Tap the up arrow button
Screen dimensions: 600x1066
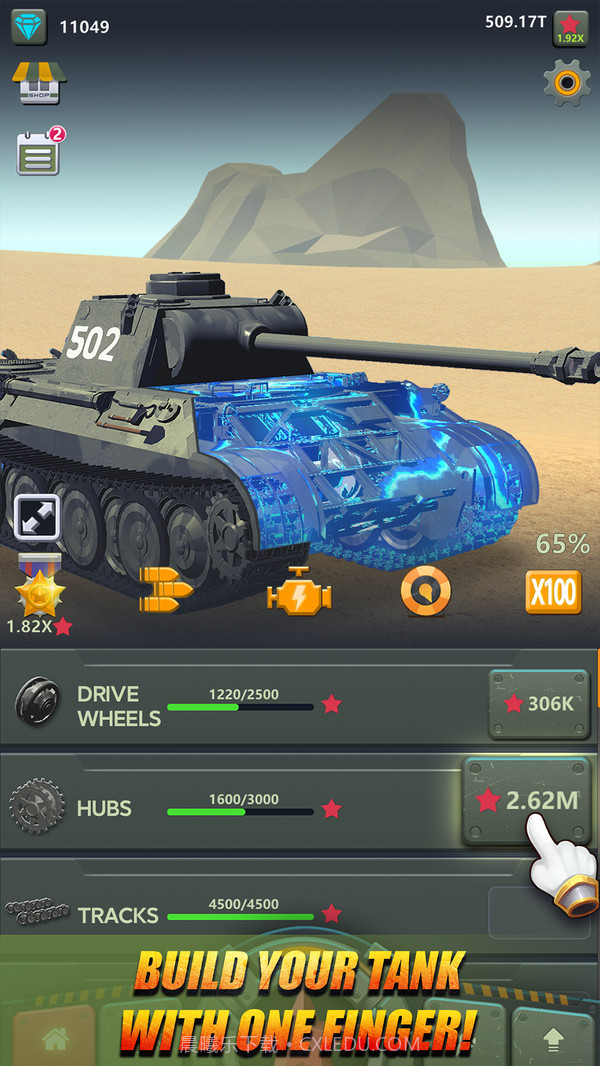point(552,1040)
